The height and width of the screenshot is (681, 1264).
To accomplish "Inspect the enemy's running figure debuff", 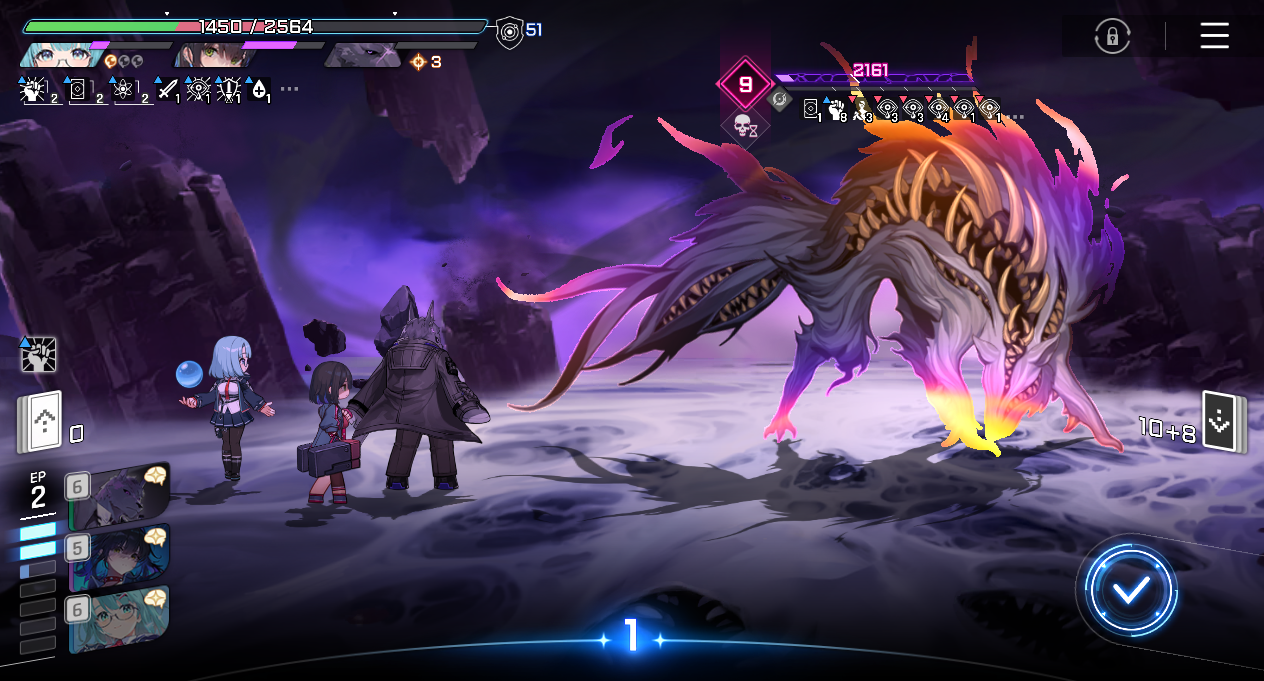I will (x=859, y=109).
